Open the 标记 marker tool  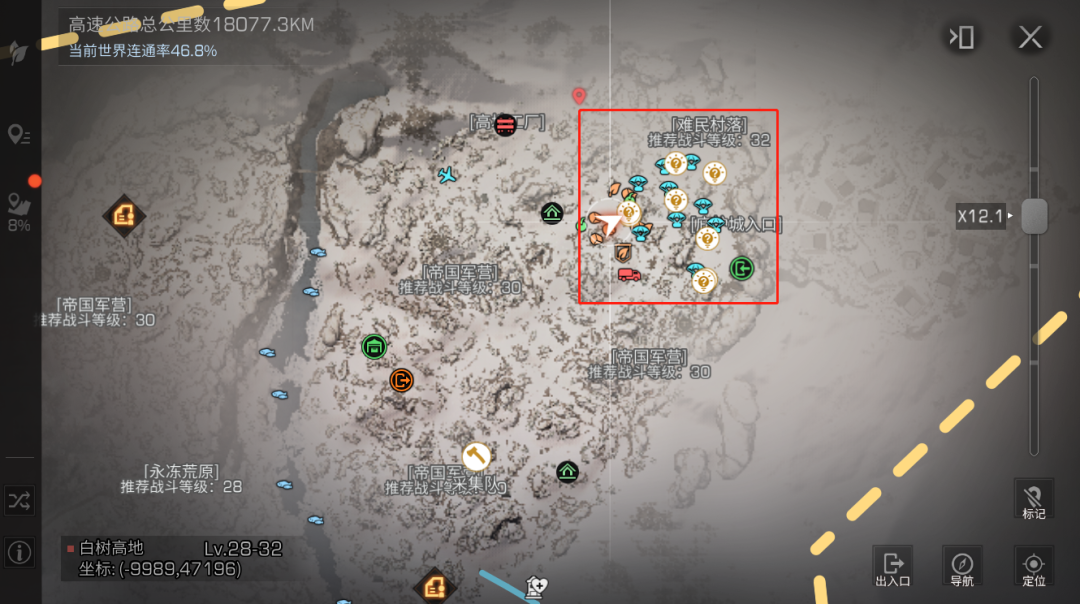point(1033,498)
